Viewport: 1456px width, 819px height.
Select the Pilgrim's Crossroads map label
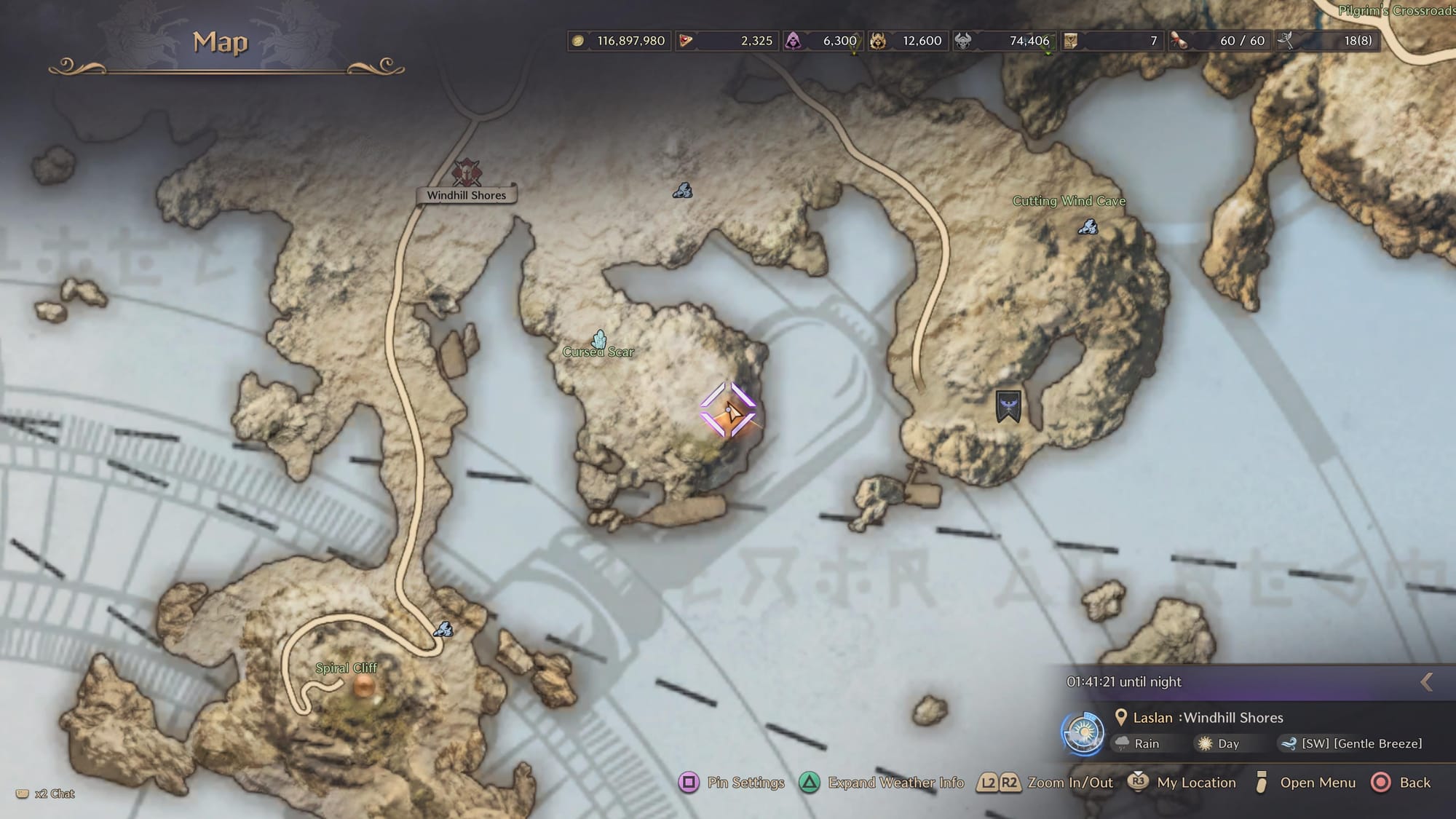coord(1396,11)
